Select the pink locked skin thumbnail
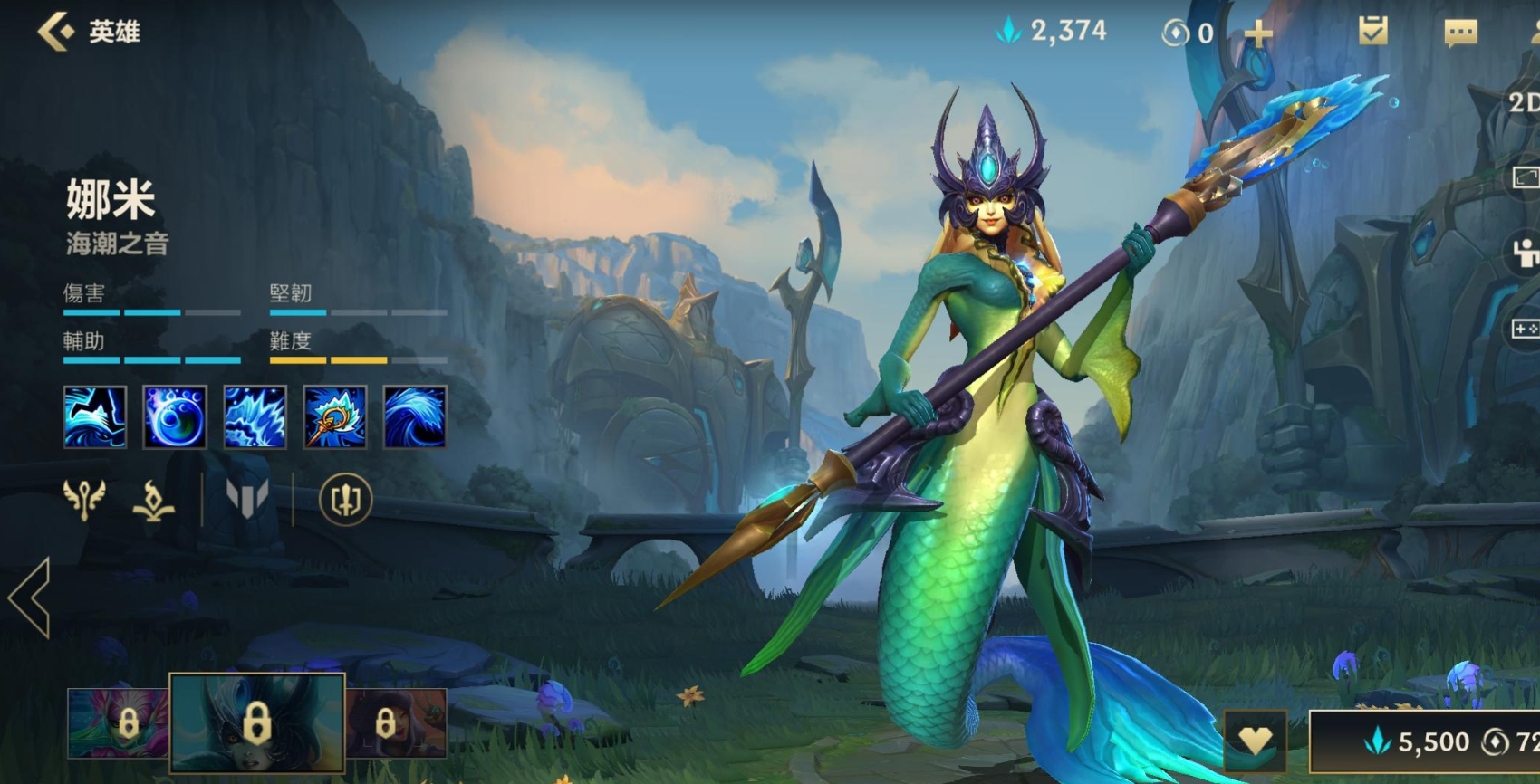This screenshot has width=1540, height=784. click(x=118, y=723)
